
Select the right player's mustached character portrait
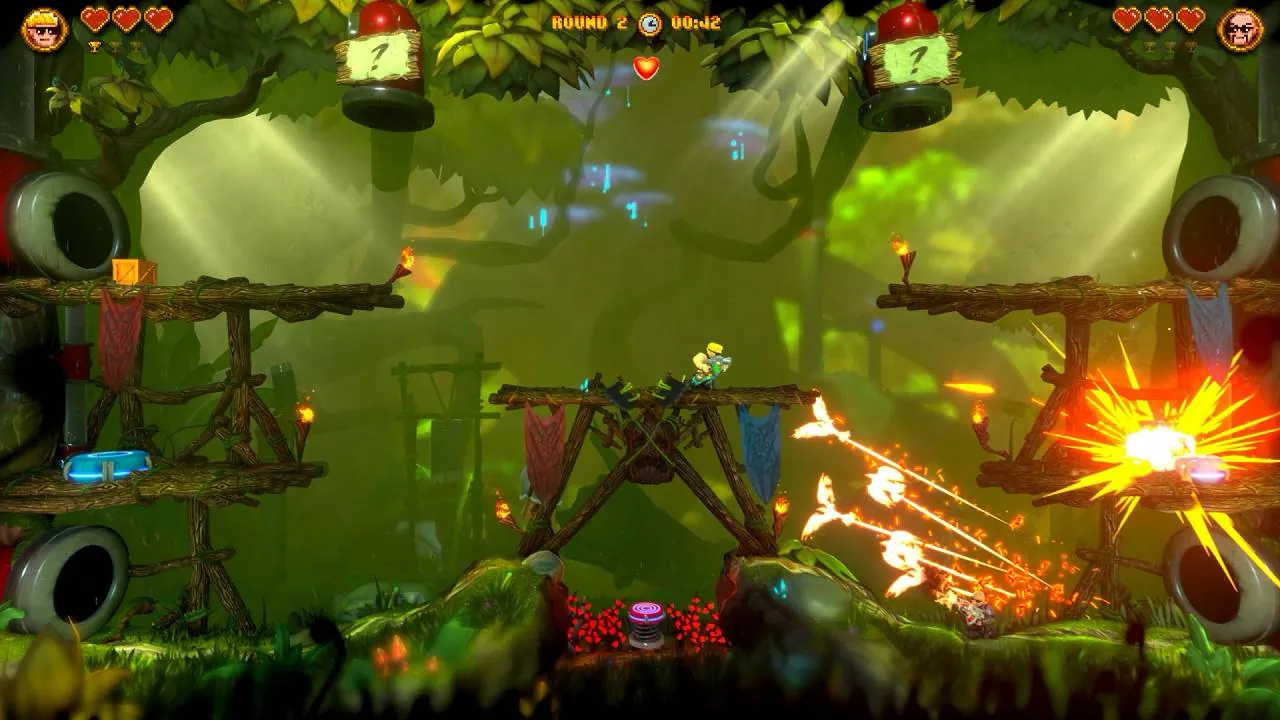[x=1241, y=27]
